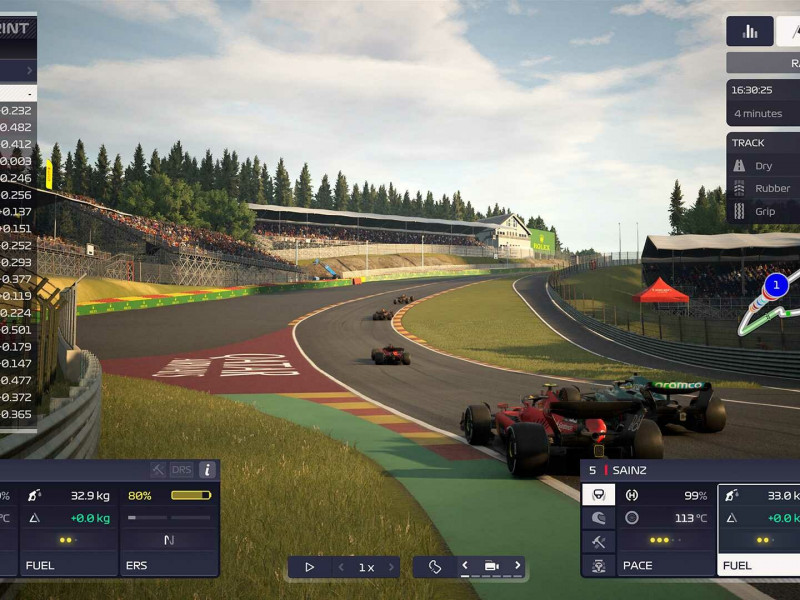Open the circuit layout view button
This screenshot has width=800, height=600.
tap(435, 567)
